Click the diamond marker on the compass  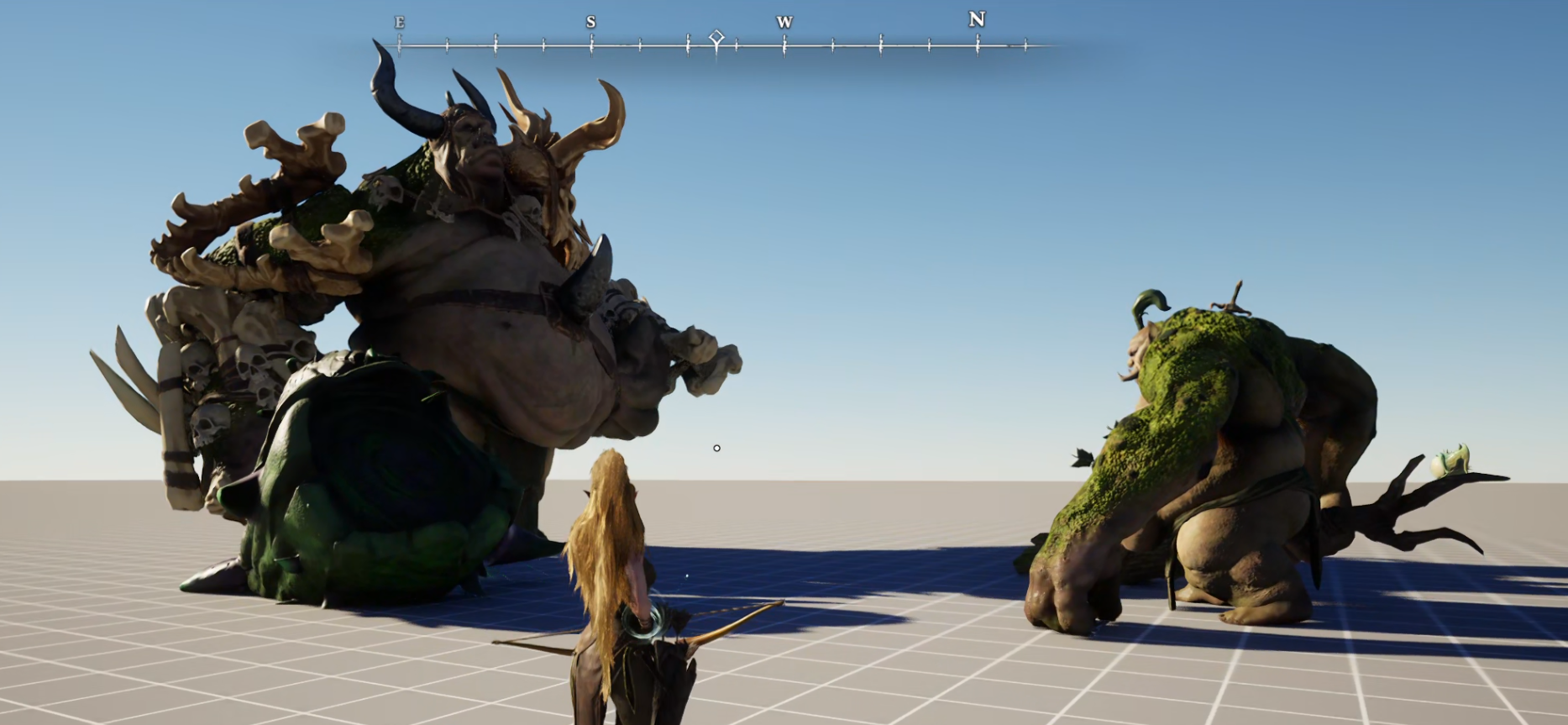(716, 37)
